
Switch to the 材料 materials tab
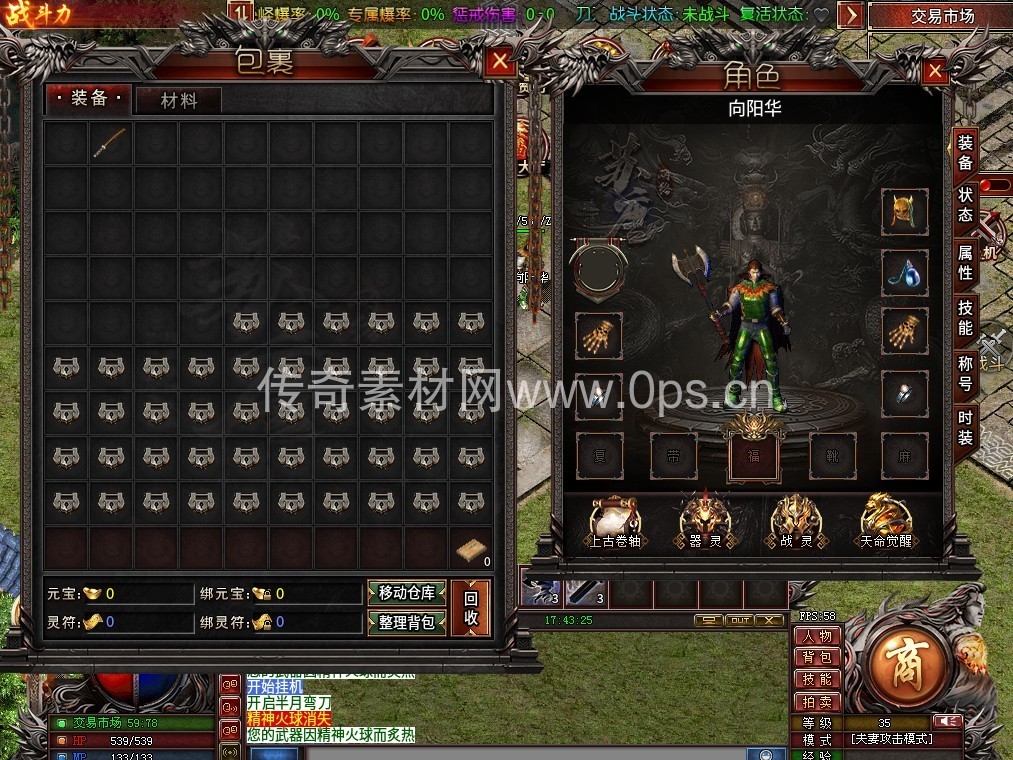pos(178,100)
